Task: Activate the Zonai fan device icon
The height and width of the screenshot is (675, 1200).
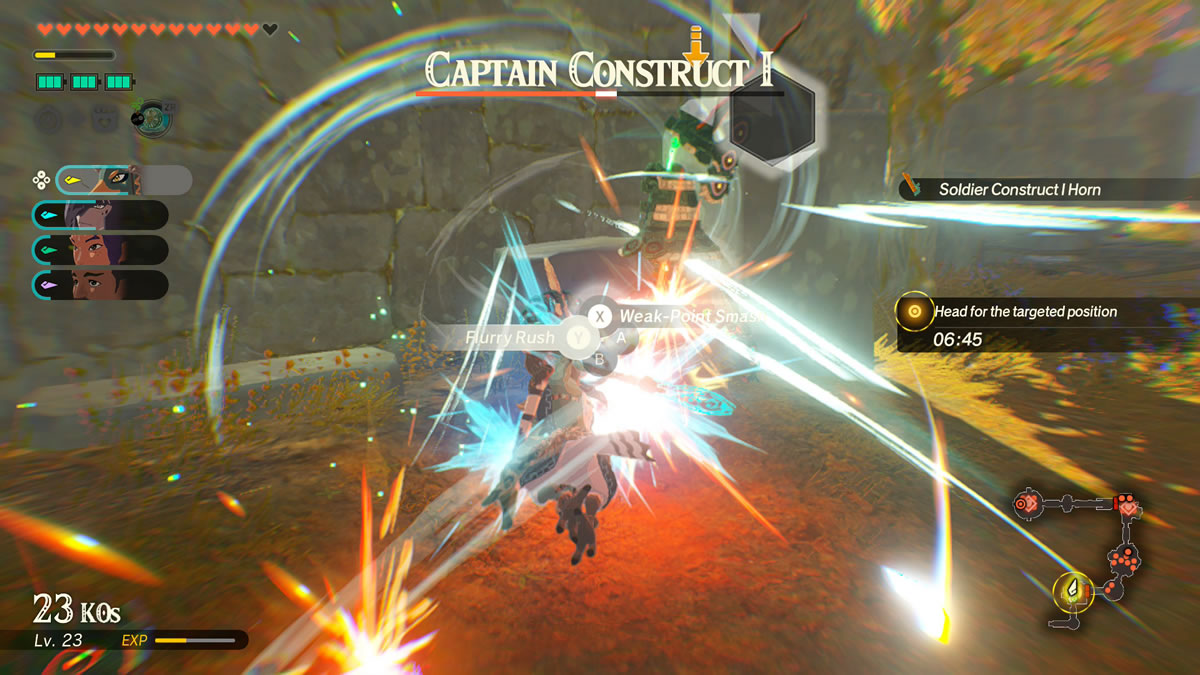Action: coord(153,119)
